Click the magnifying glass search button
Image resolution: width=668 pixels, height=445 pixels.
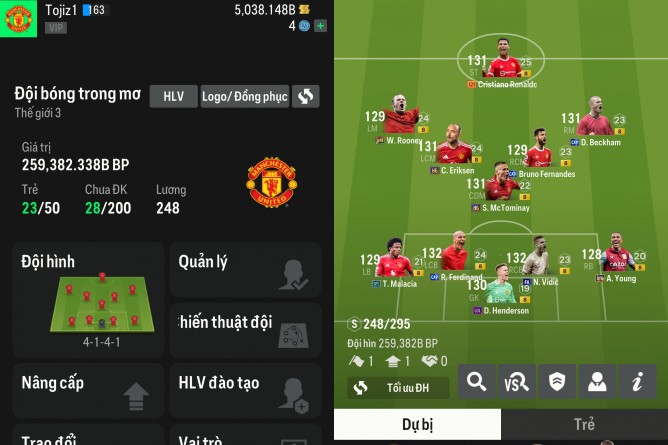477,381
